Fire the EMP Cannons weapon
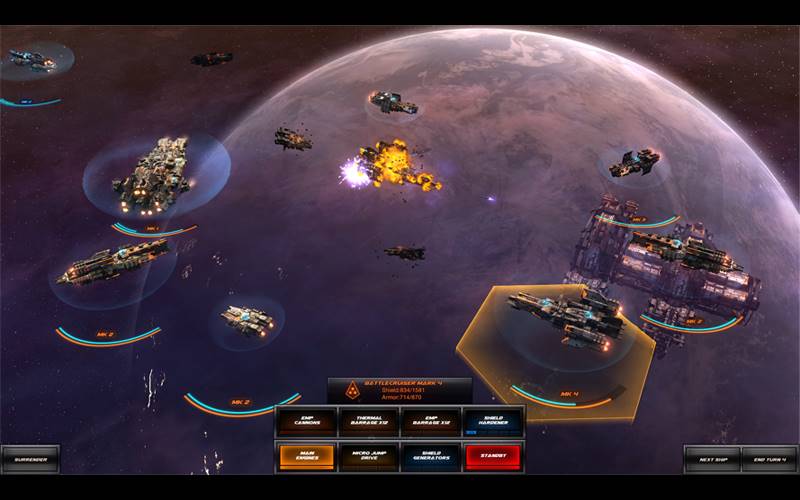Image resolution: width=800 pixels, height=500 pixels. coord(307,422)
